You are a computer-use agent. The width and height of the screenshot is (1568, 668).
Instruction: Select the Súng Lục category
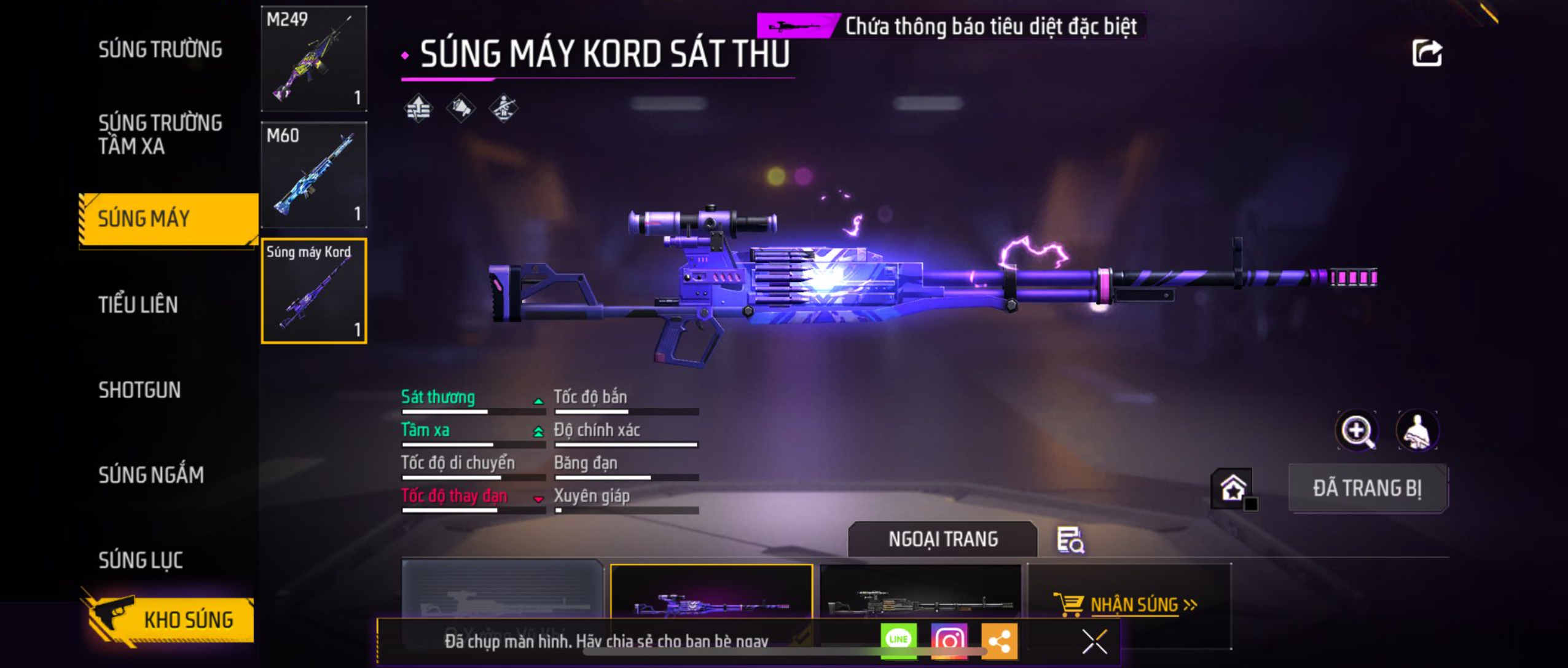[x=141, y=560]
